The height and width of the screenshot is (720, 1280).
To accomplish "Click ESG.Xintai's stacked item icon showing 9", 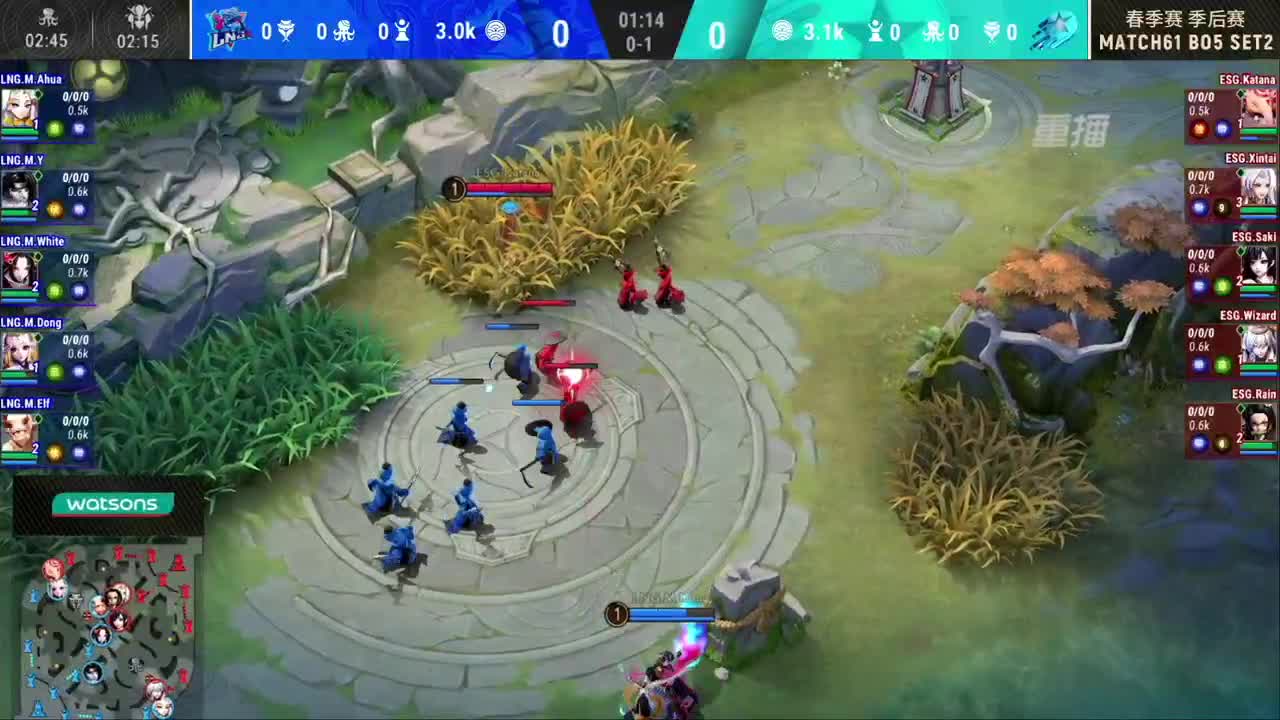I will (1221, 207).
